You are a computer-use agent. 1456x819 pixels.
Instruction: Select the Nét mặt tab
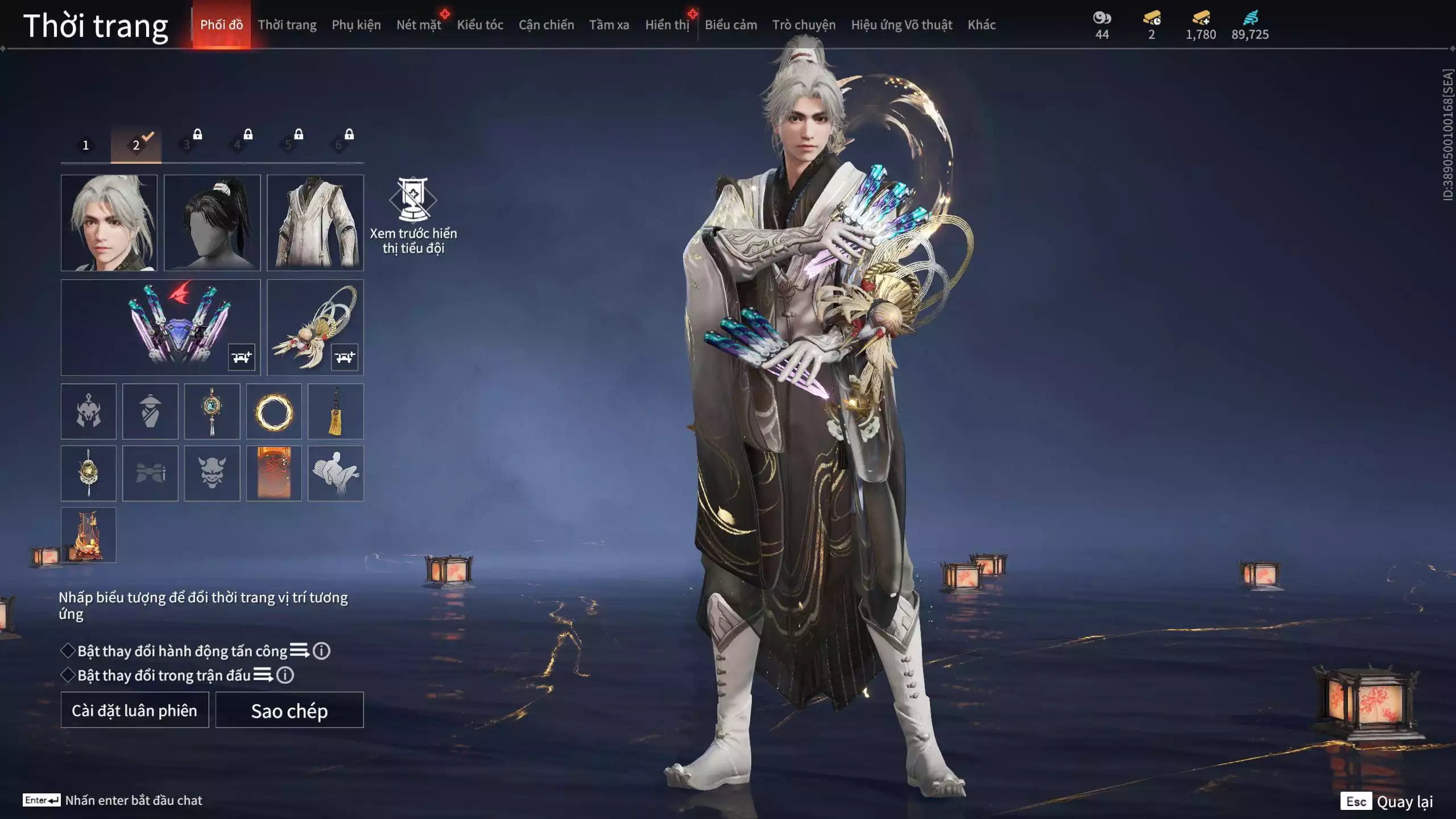[x=419, y=25]
